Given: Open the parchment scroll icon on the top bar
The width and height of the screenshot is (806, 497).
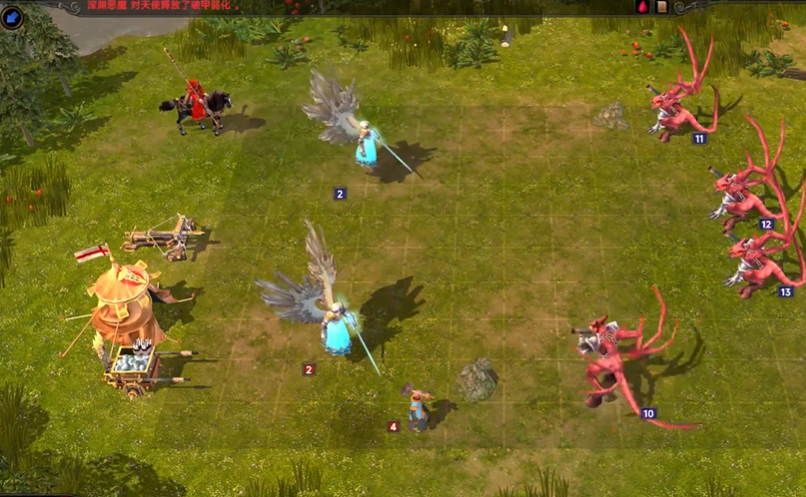Looking at the screenshot, I should 661,6.
